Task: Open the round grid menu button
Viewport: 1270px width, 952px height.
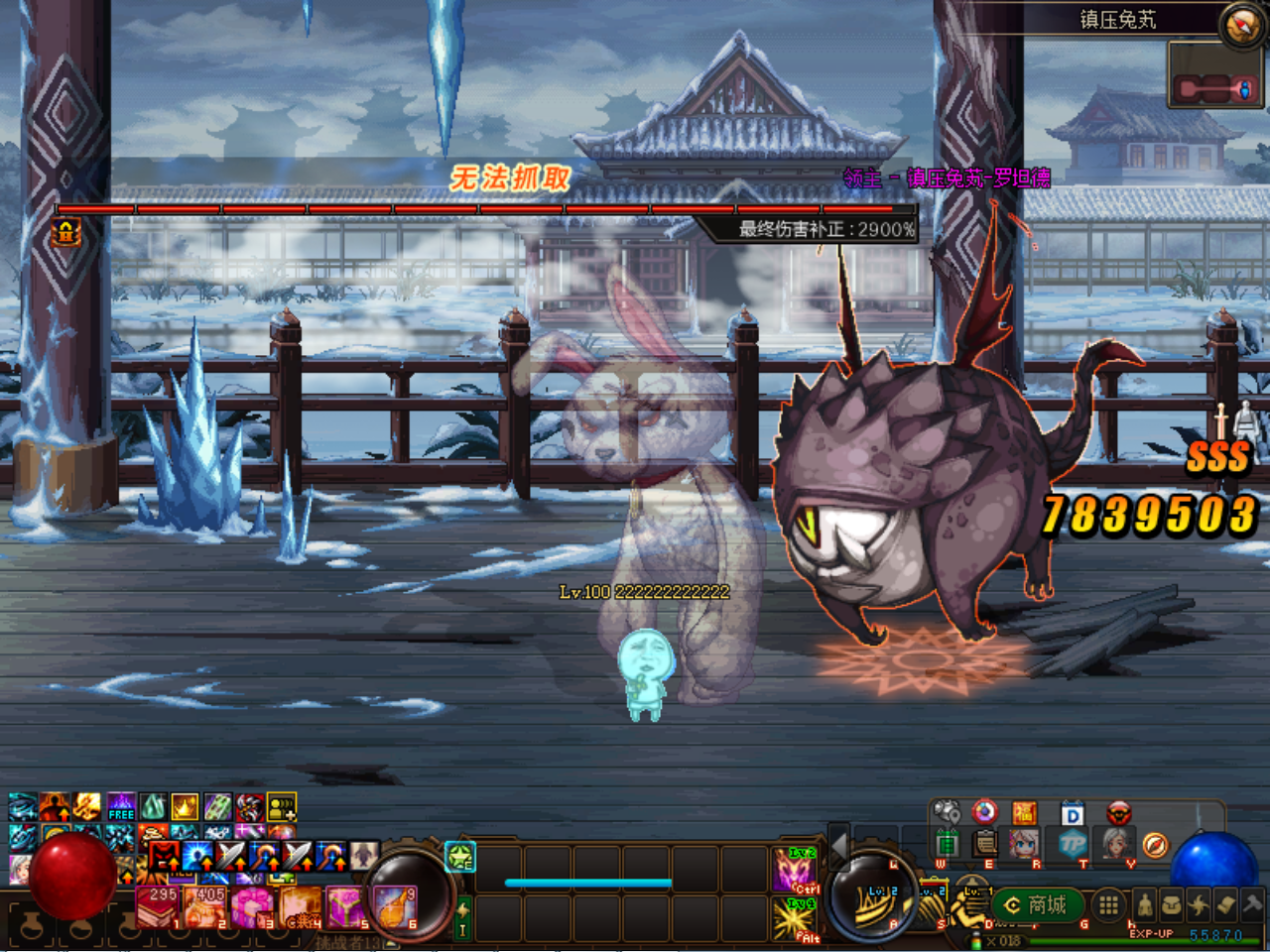Action: coord(1108,904)
